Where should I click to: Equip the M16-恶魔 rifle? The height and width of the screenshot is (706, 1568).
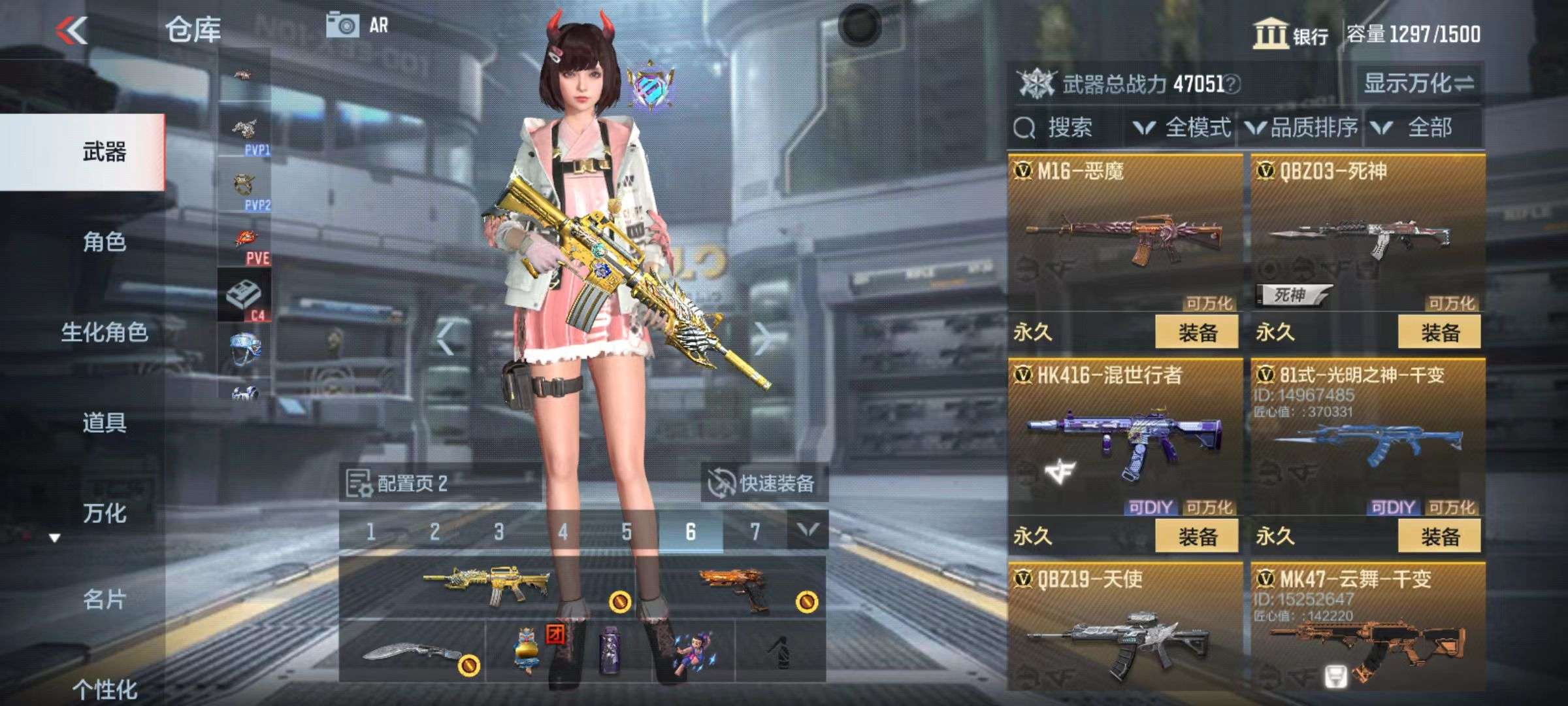(1196, 333)
